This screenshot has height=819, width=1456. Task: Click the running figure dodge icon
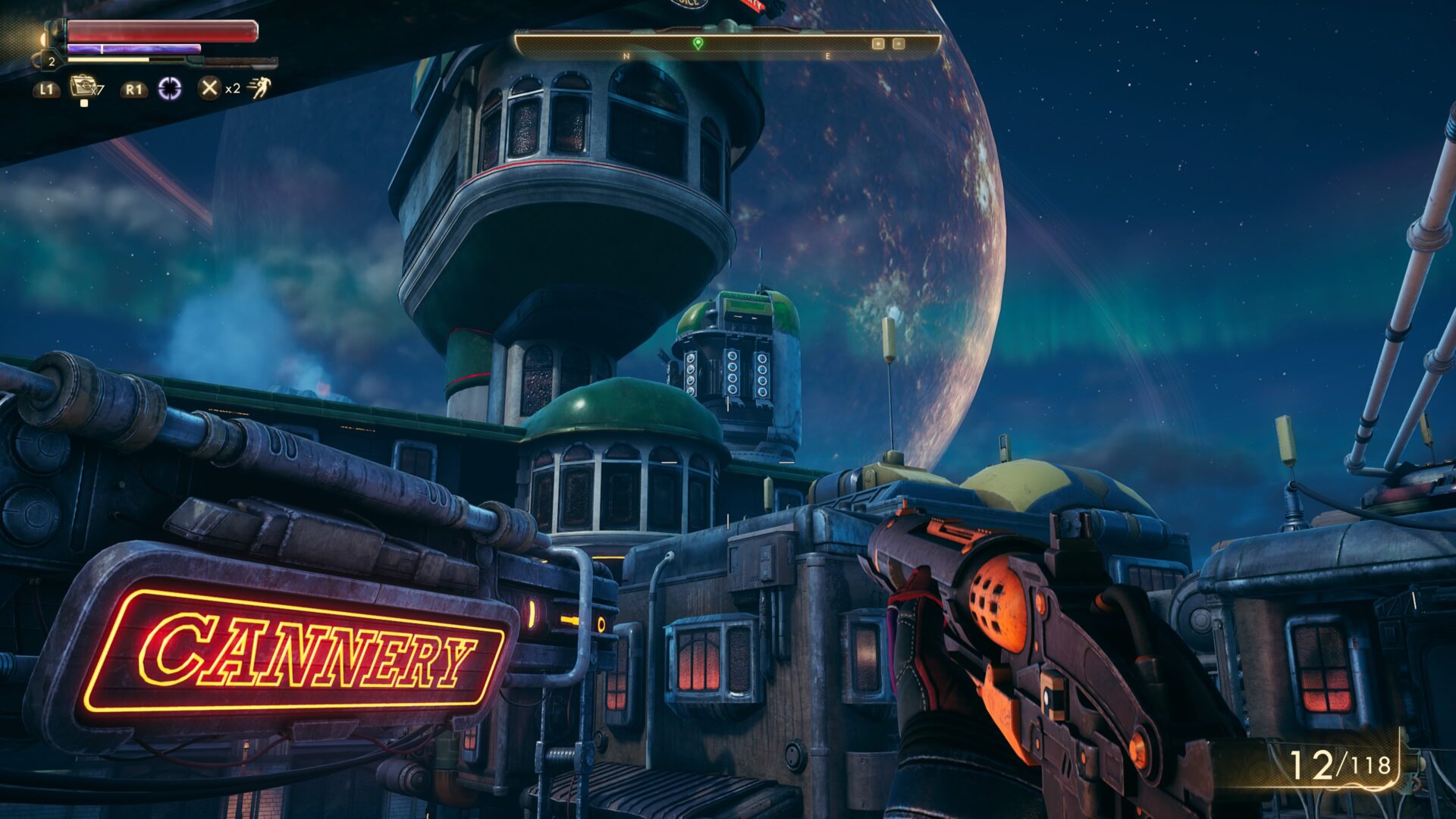point(259,88)
